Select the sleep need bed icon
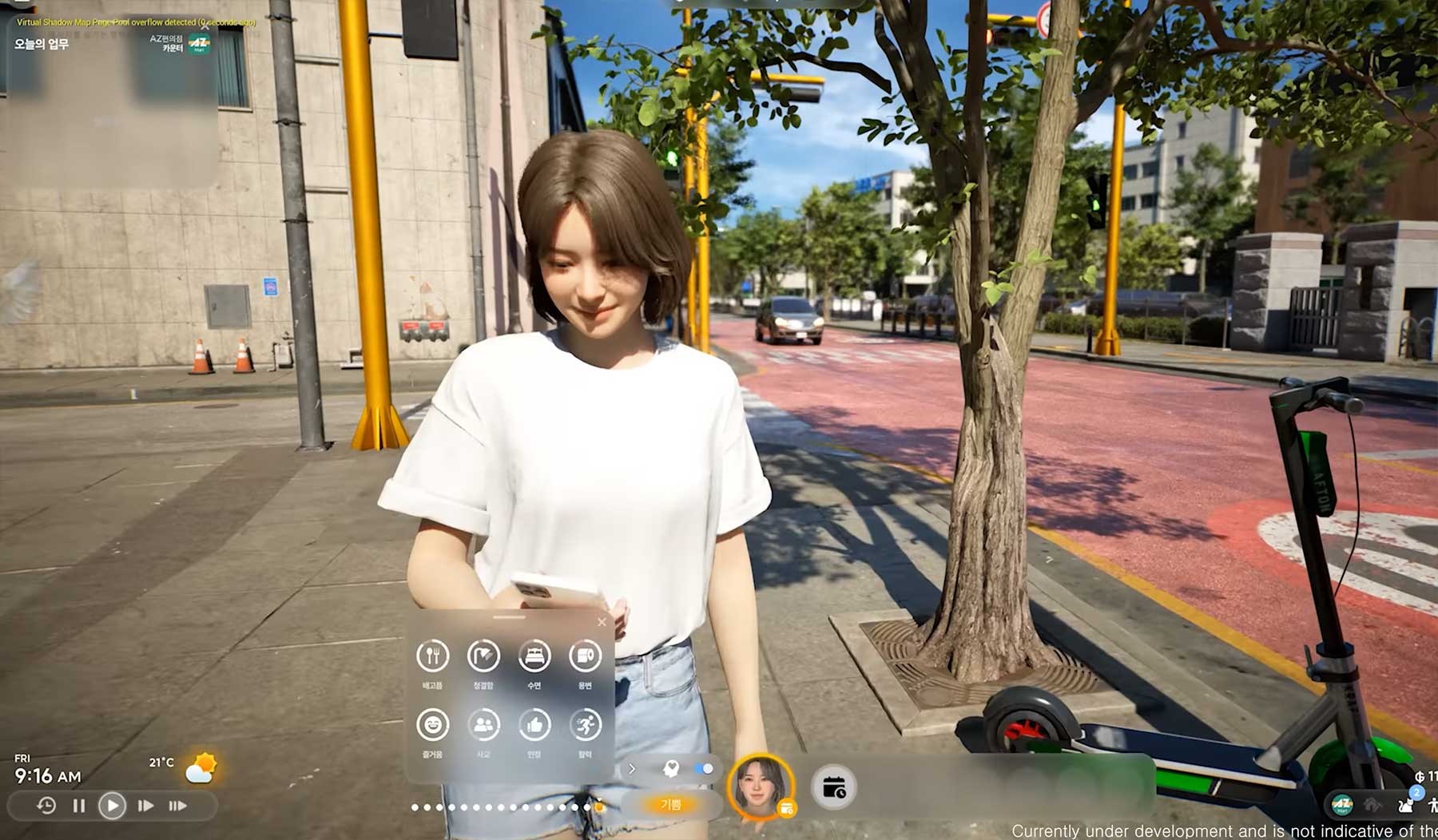Screen dimensions: 1438x840 [x=534, y=656]
